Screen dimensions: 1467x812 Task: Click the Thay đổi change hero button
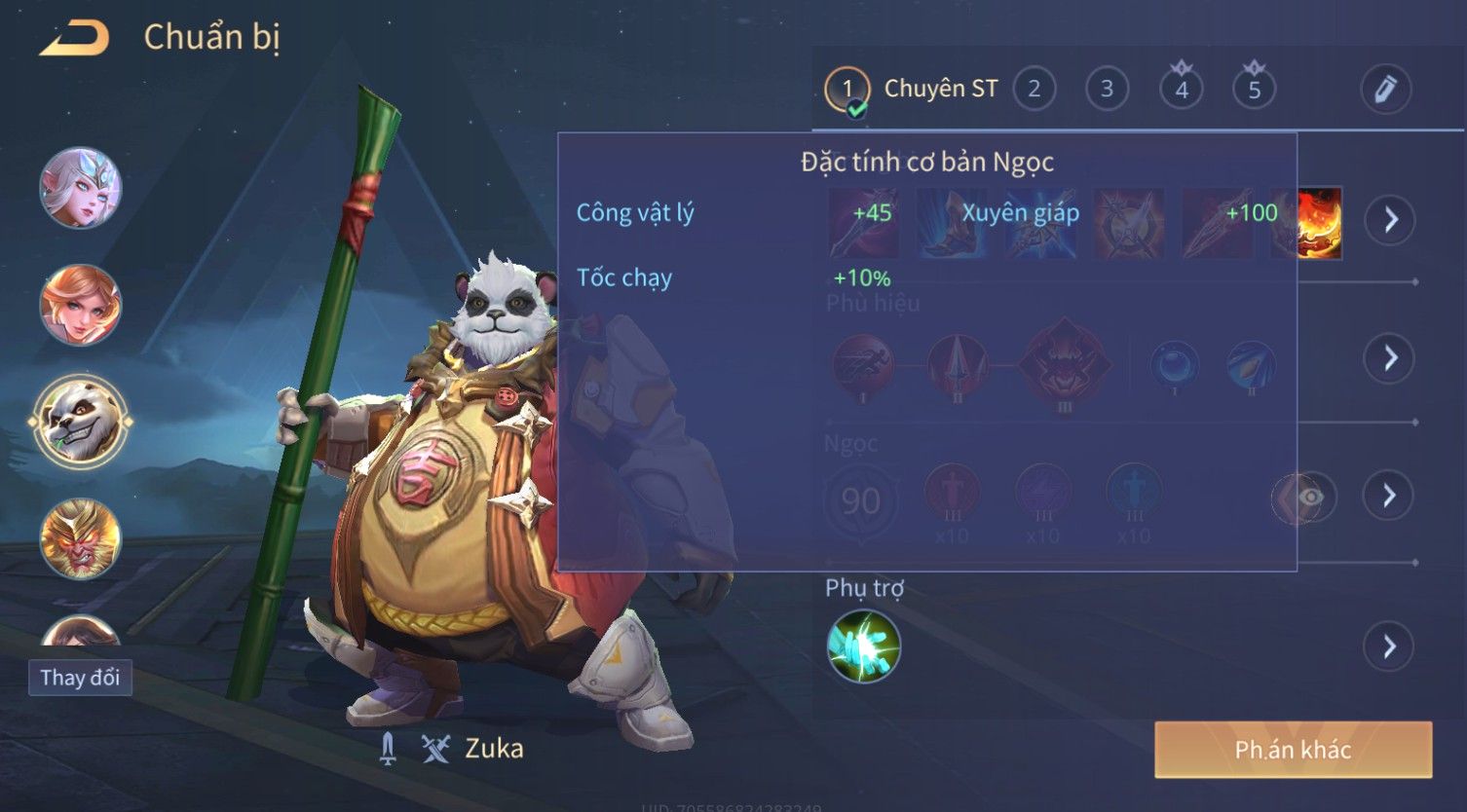coord(80,678)
